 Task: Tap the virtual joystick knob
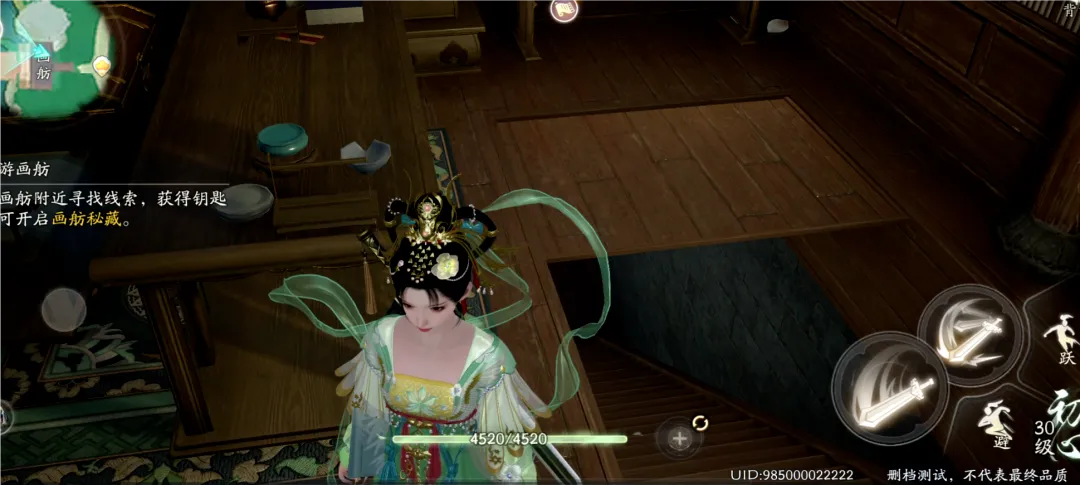click(62, 309)
